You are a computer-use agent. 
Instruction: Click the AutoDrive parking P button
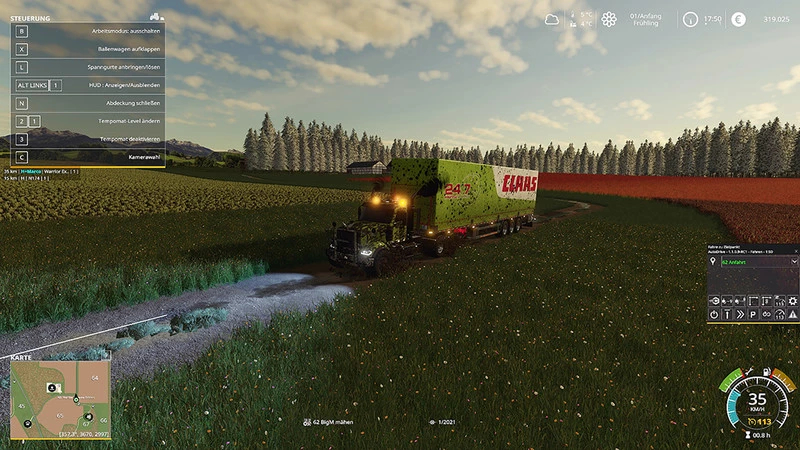click(753, 314)
